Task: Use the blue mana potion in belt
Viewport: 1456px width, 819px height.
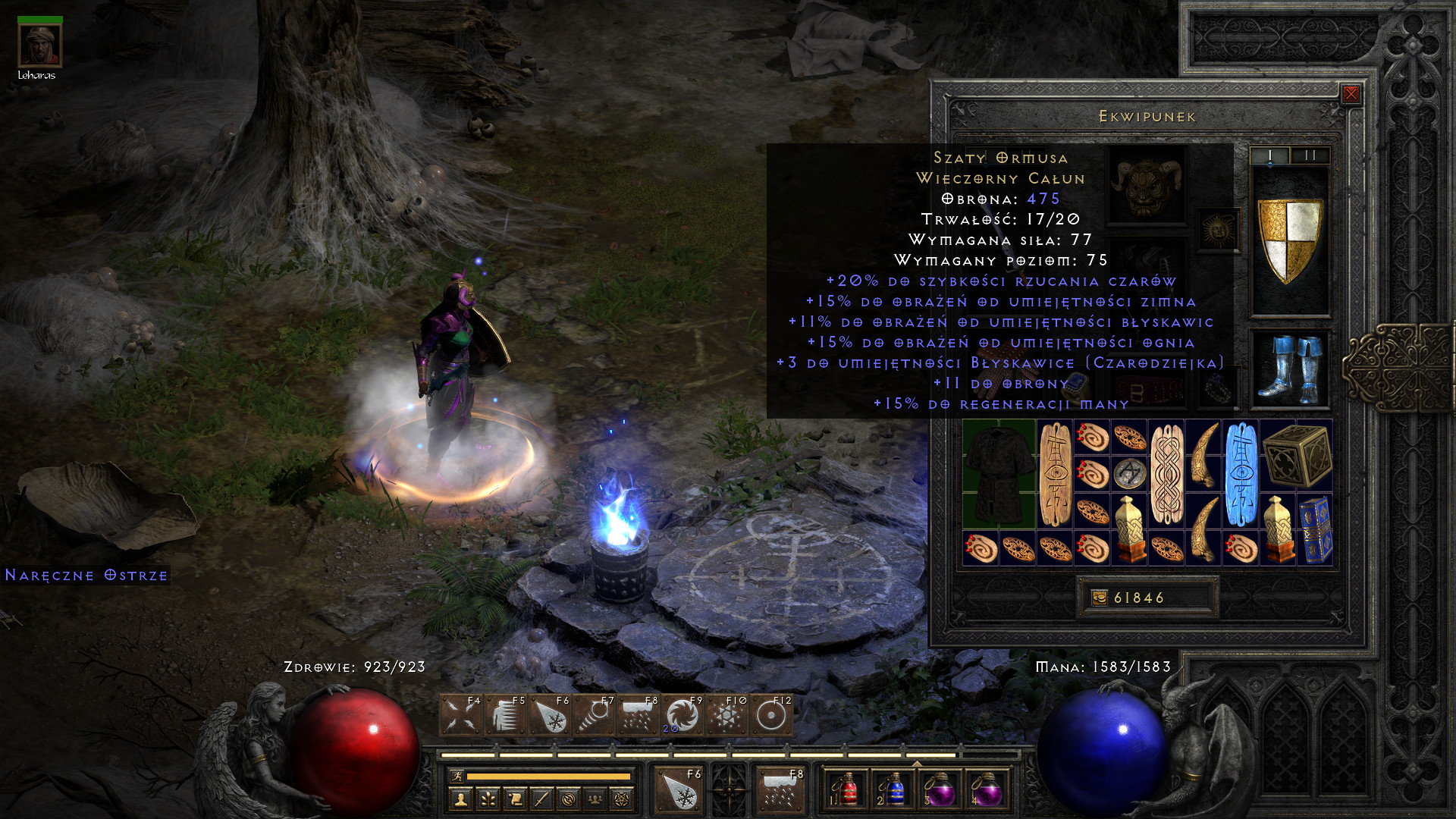Action: [x=893, y=789]
